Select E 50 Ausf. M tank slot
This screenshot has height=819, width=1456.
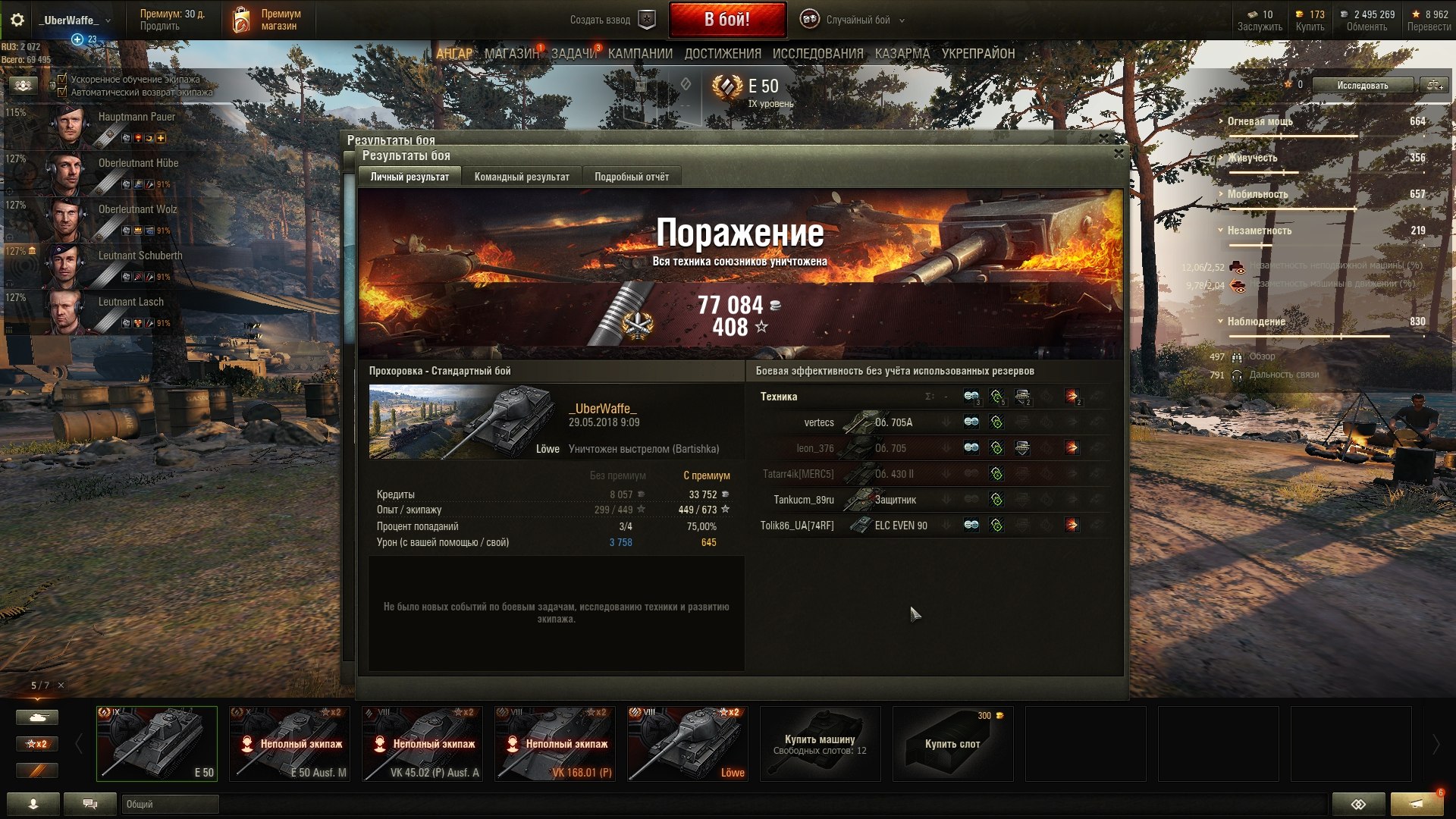[290, 744]
